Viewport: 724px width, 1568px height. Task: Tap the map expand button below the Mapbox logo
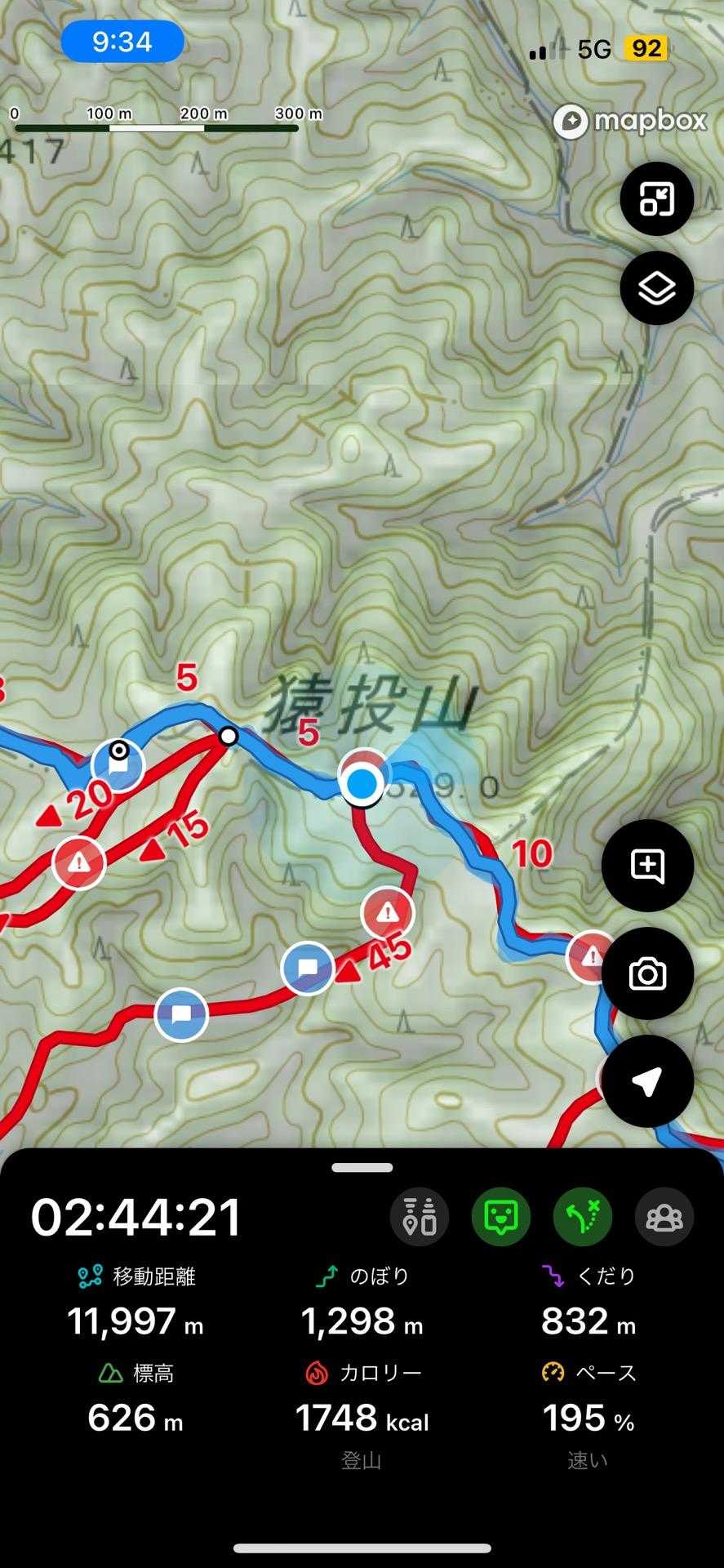click(x=656, y=198)
